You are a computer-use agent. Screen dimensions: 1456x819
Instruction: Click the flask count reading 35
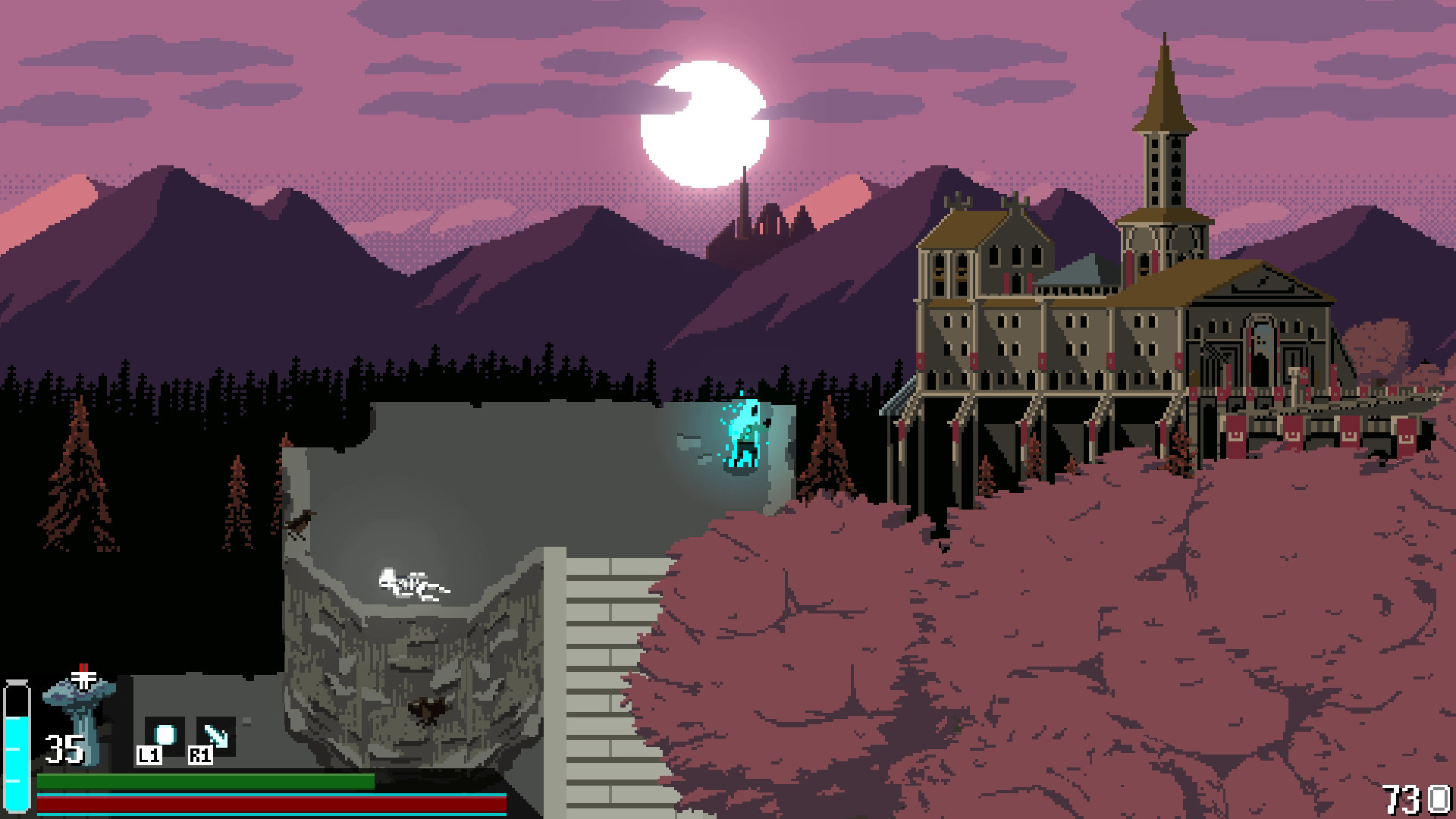click(x=64, y=748)
